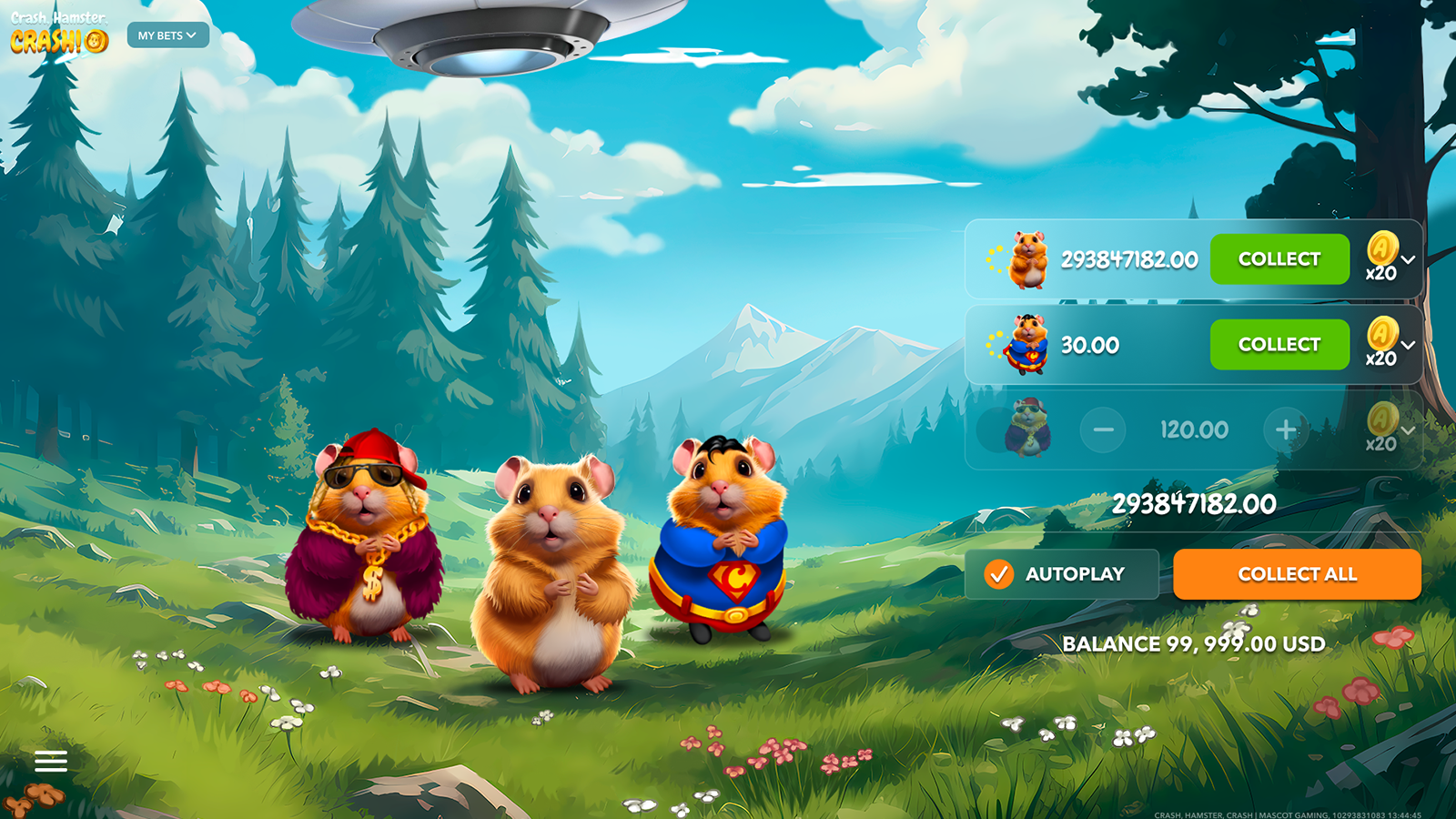Collect the 30.00 superhero hamster bet

tap(1279, 345)
